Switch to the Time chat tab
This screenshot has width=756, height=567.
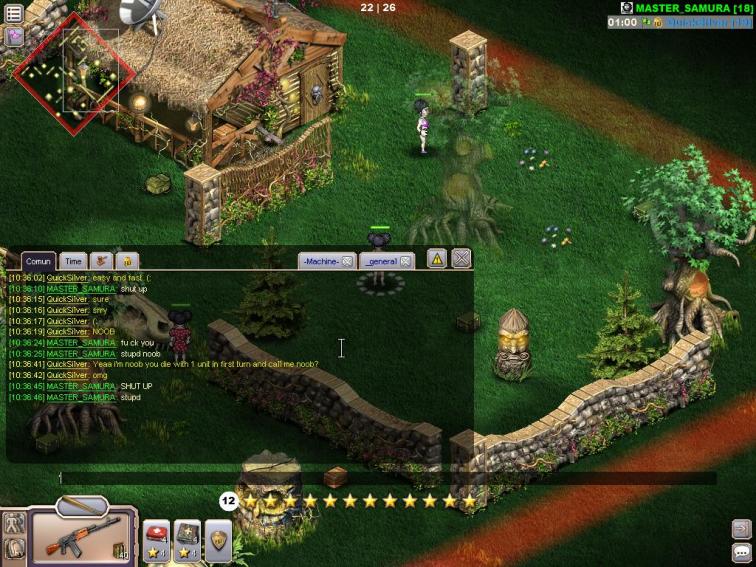pyautogui.click(x=73, y=261)
